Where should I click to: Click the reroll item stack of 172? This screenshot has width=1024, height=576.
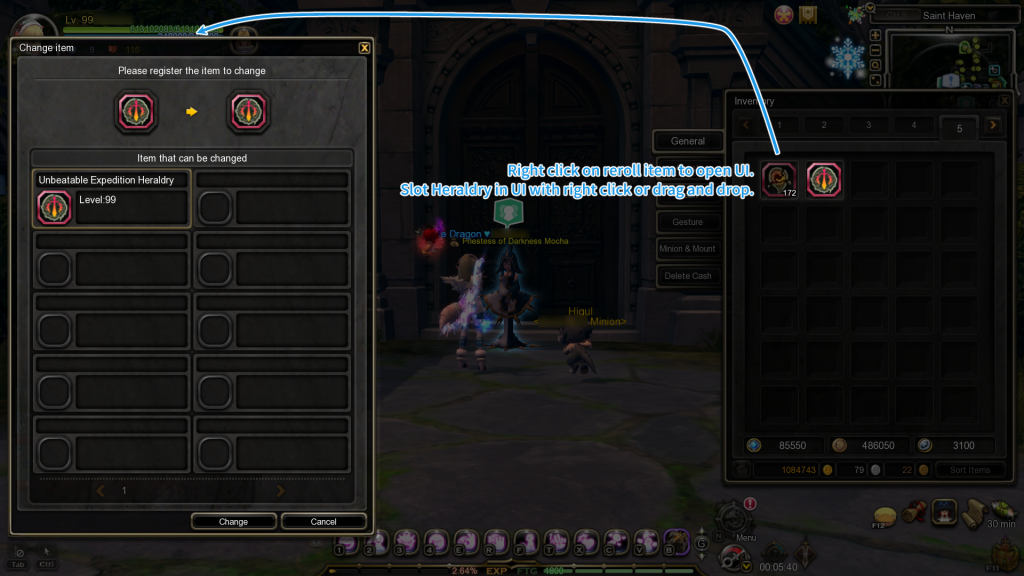(779, 180)
